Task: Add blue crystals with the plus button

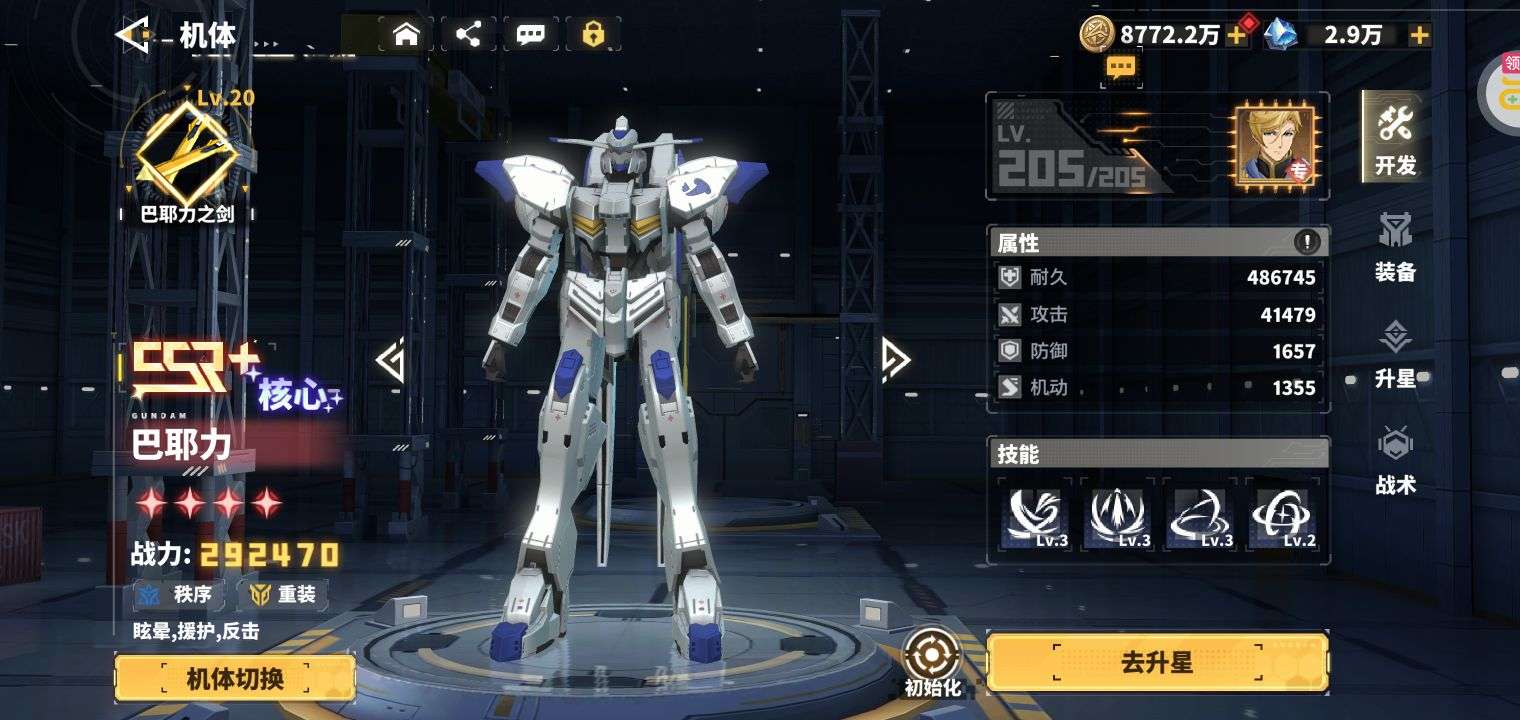Action: pos(1419,36)
